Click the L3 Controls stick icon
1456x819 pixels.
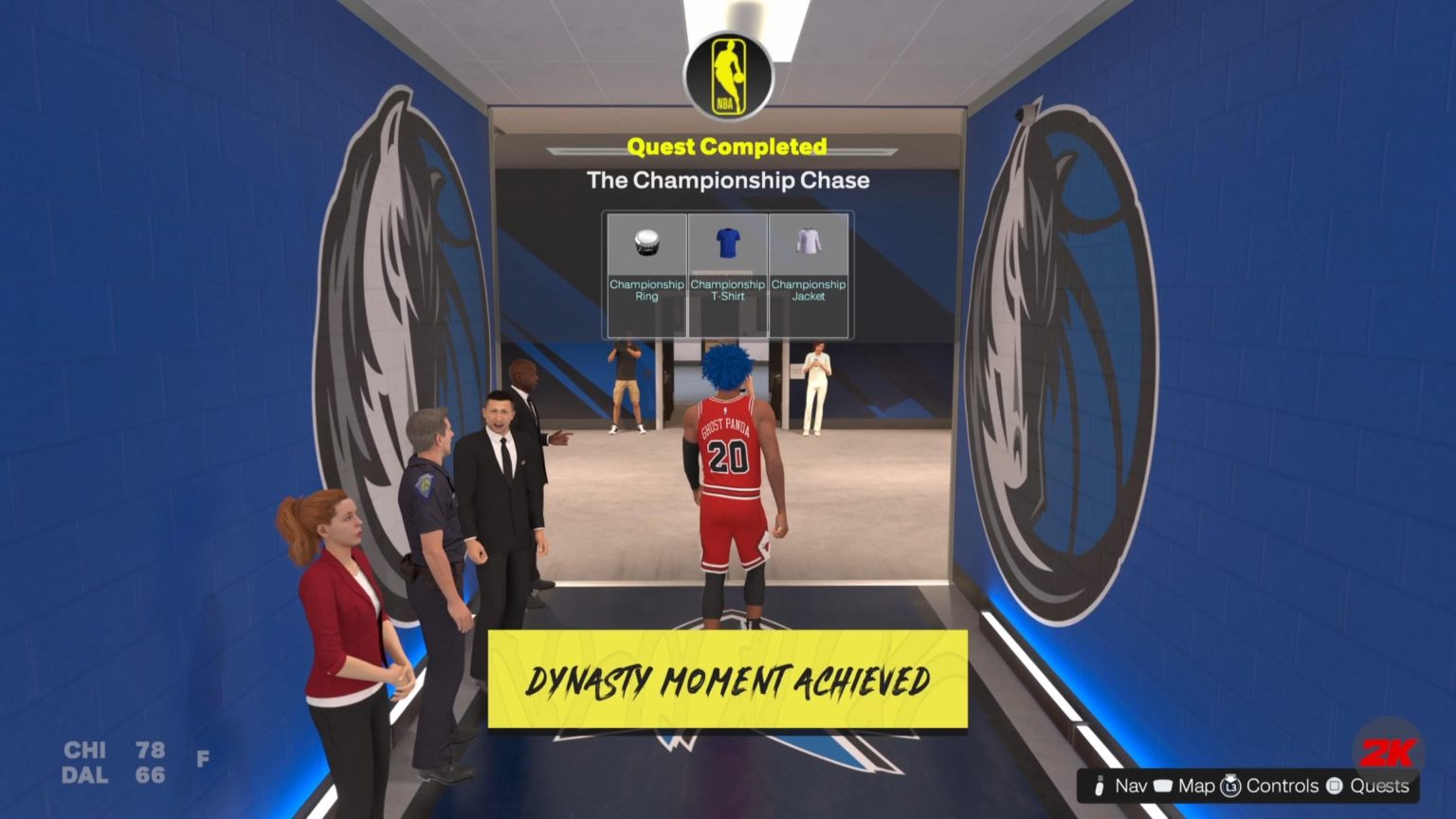1231,785
